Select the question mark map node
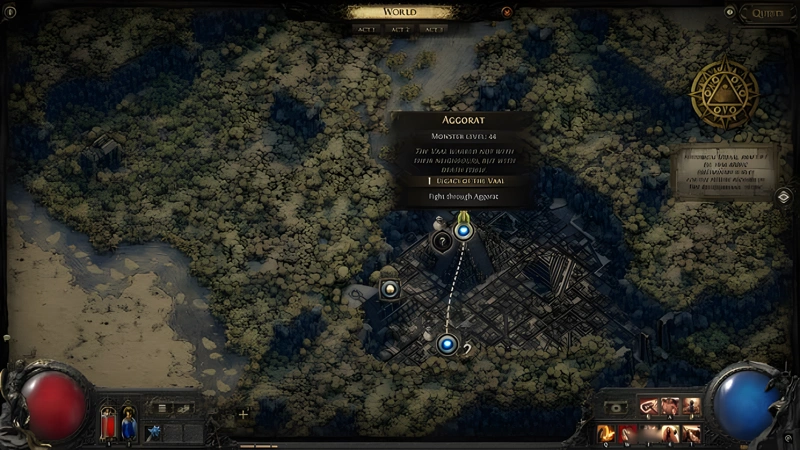800x450 pixels. tap(440, 240)
